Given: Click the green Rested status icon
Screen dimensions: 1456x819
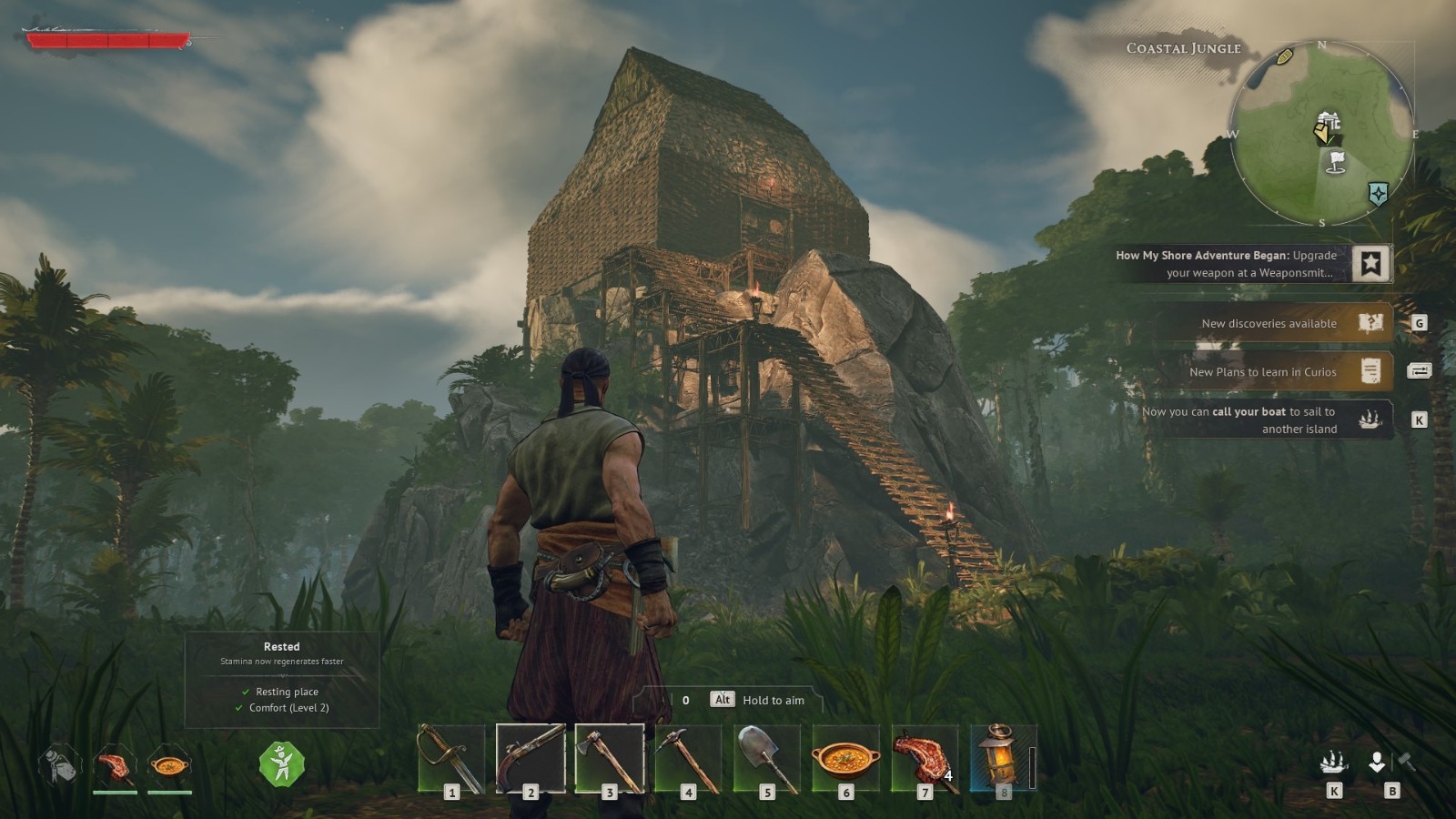Looking at the screenshot, I should tap(281, 763).
